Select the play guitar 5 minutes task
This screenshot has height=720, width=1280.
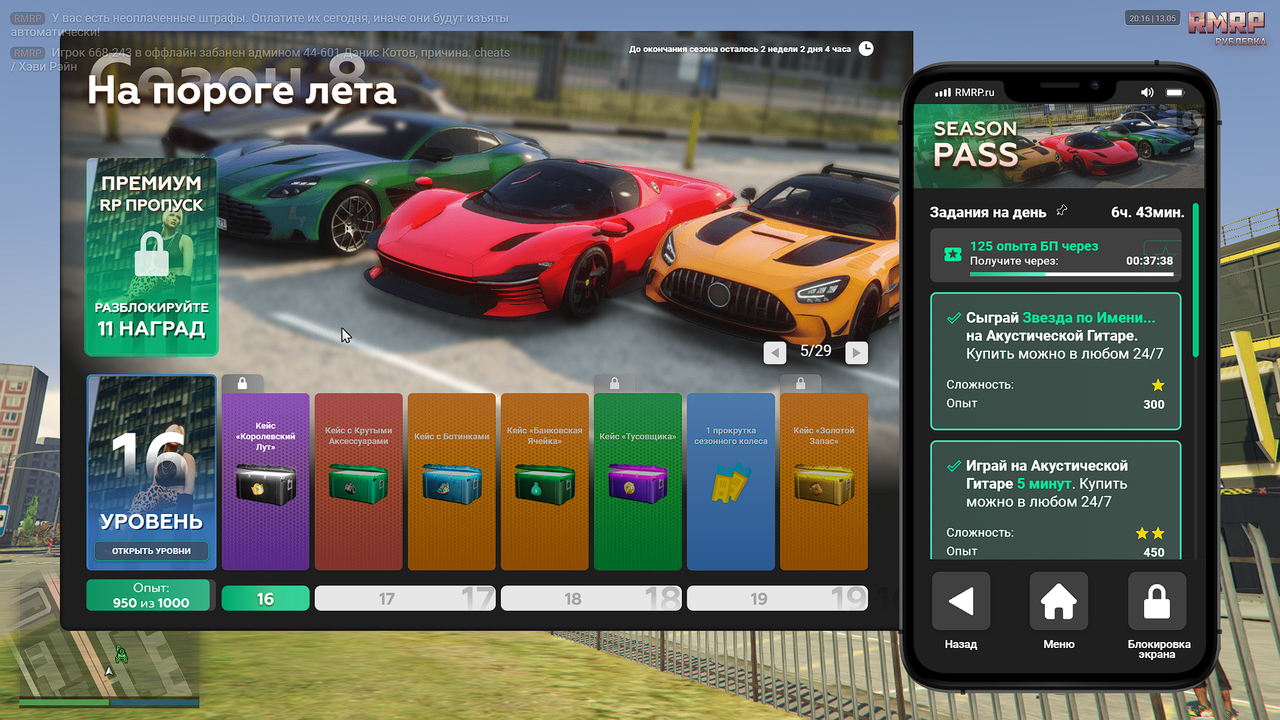tap(1055, 499)
